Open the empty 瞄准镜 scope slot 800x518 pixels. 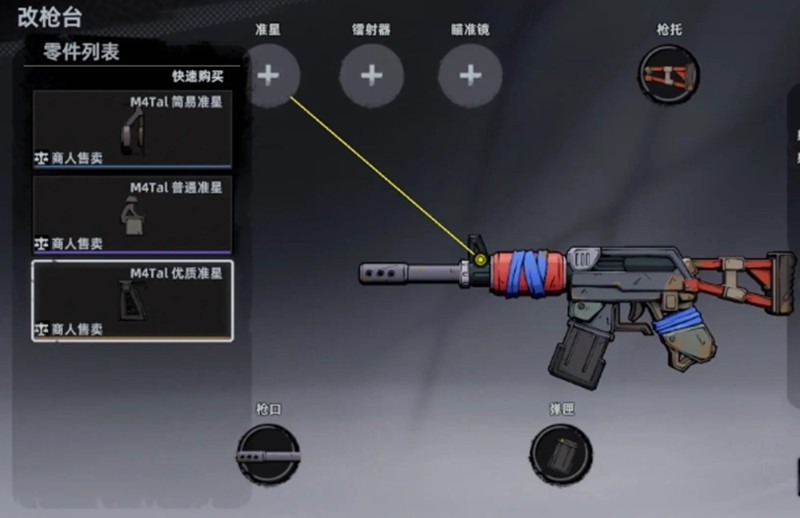tap(470, 74)
